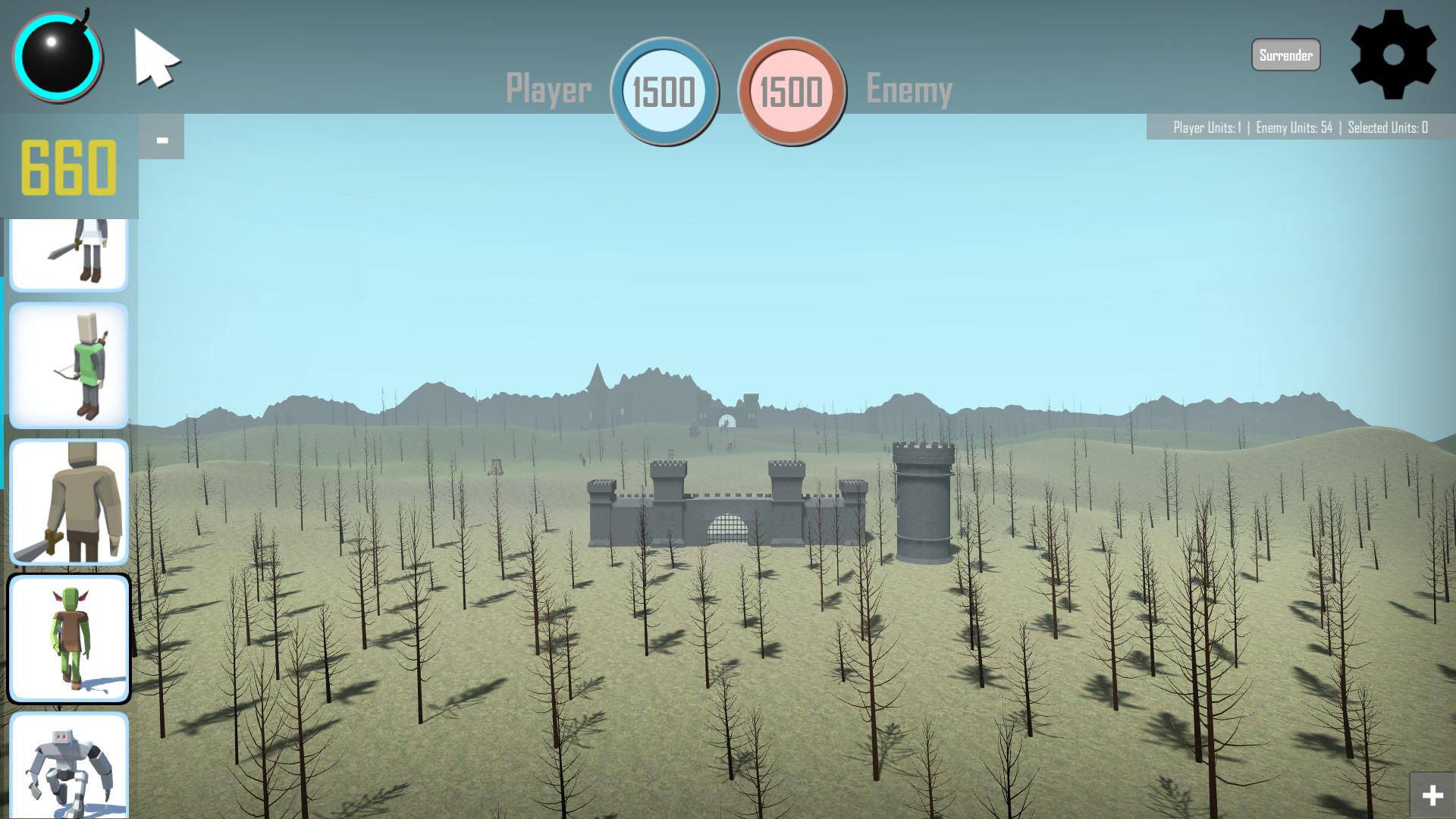Choose the green goblin unit card
1456x819 pixels.
pyautogui.click(x=69, y=639)
